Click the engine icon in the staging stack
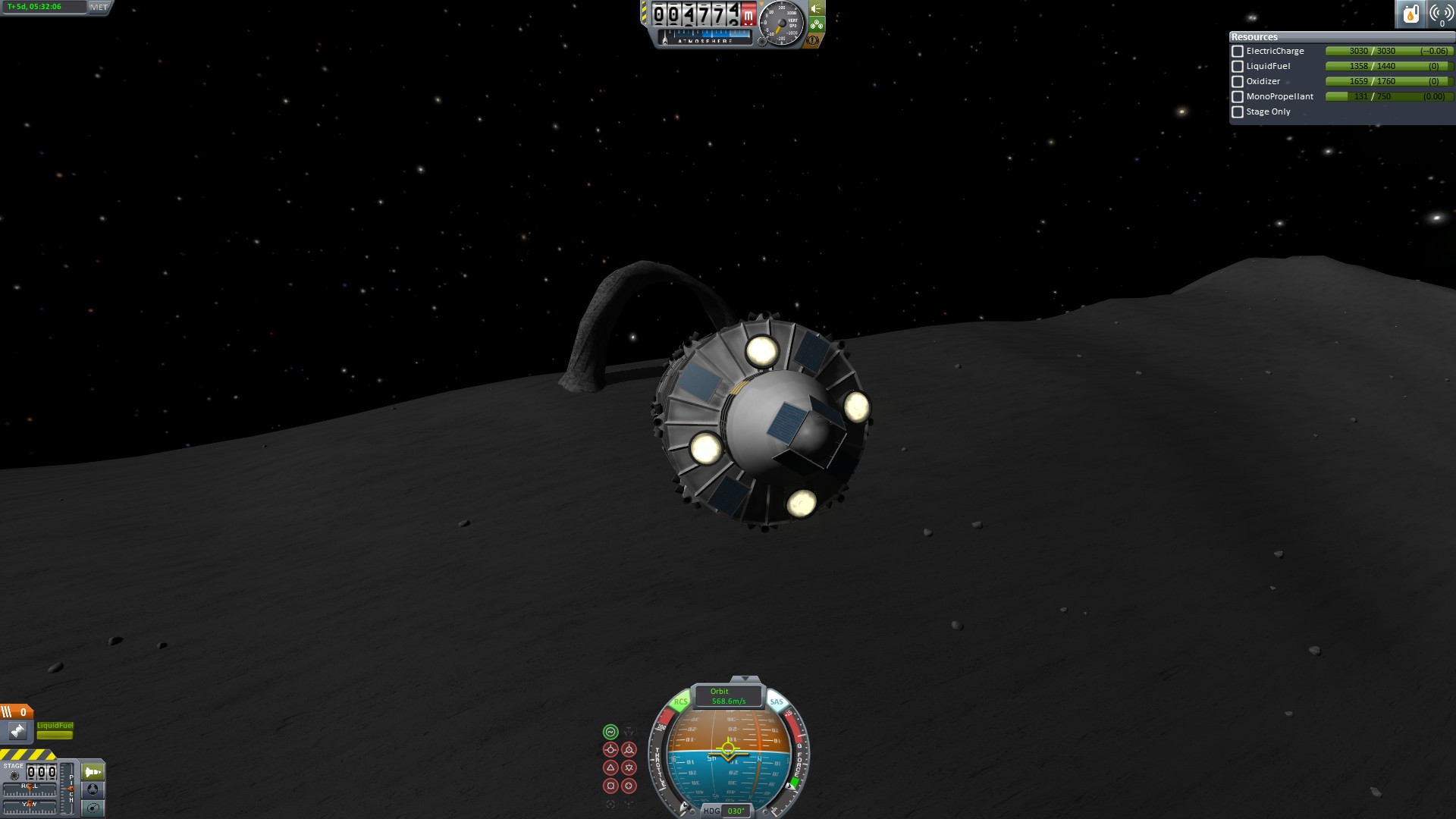The width and height of the screenshot is (1456, 819). (17, 731)
